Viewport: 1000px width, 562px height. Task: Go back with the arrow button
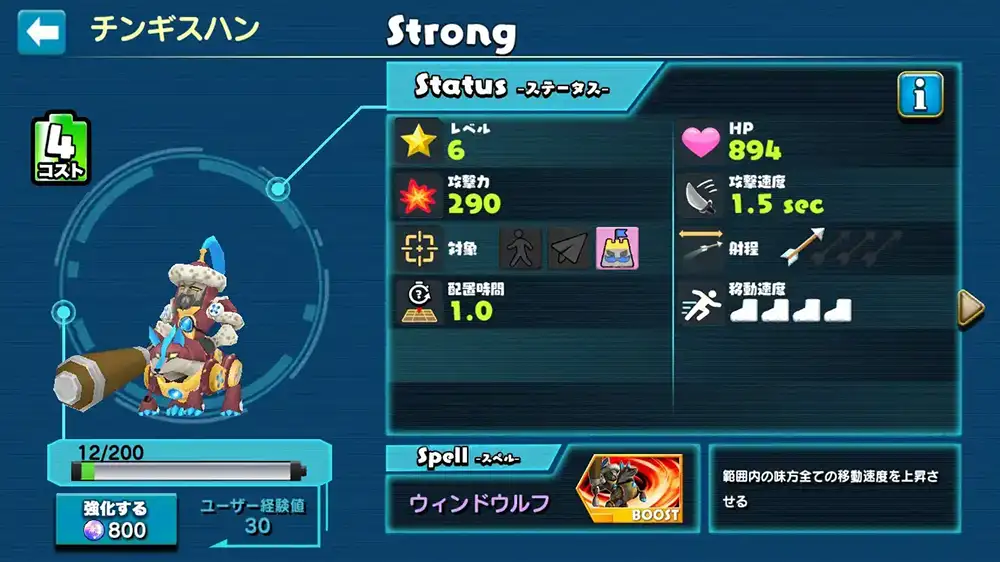point(41,32)
